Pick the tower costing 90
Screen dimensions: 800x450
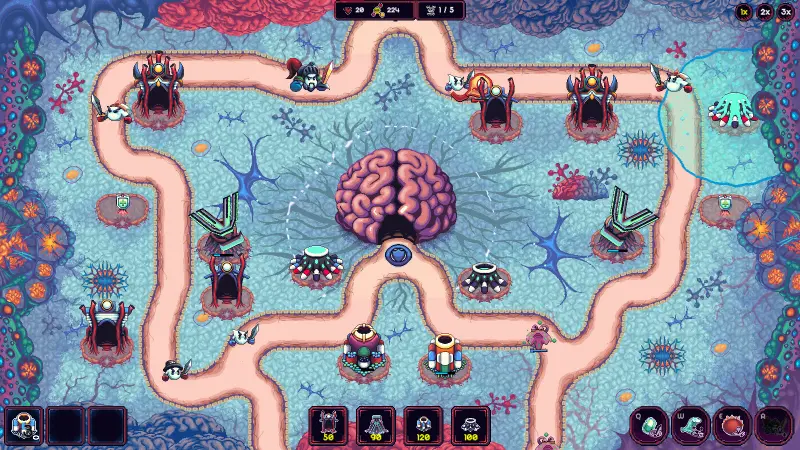(x=375, y=425)
